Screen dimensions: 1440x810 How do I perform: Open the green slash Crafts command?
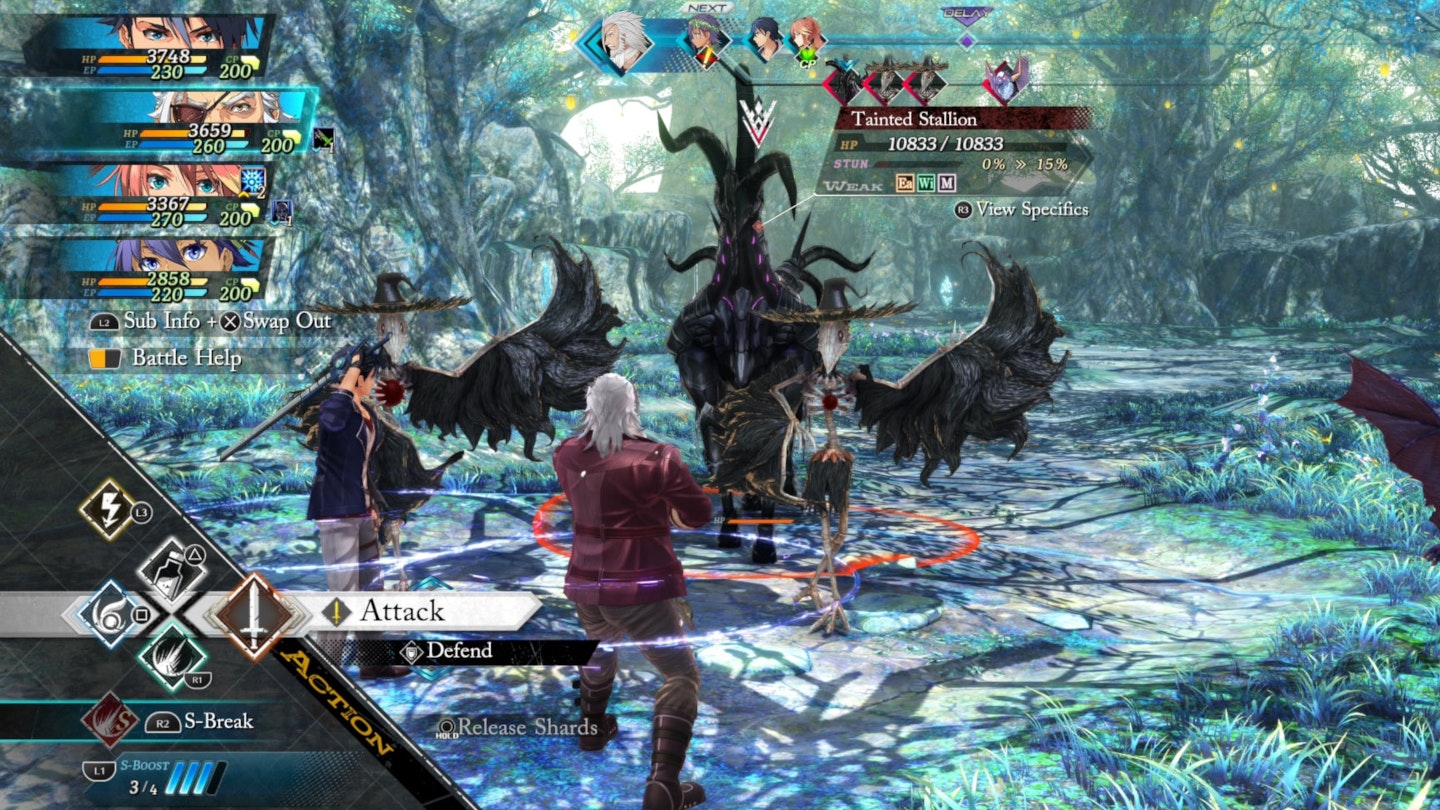(171, 655)
